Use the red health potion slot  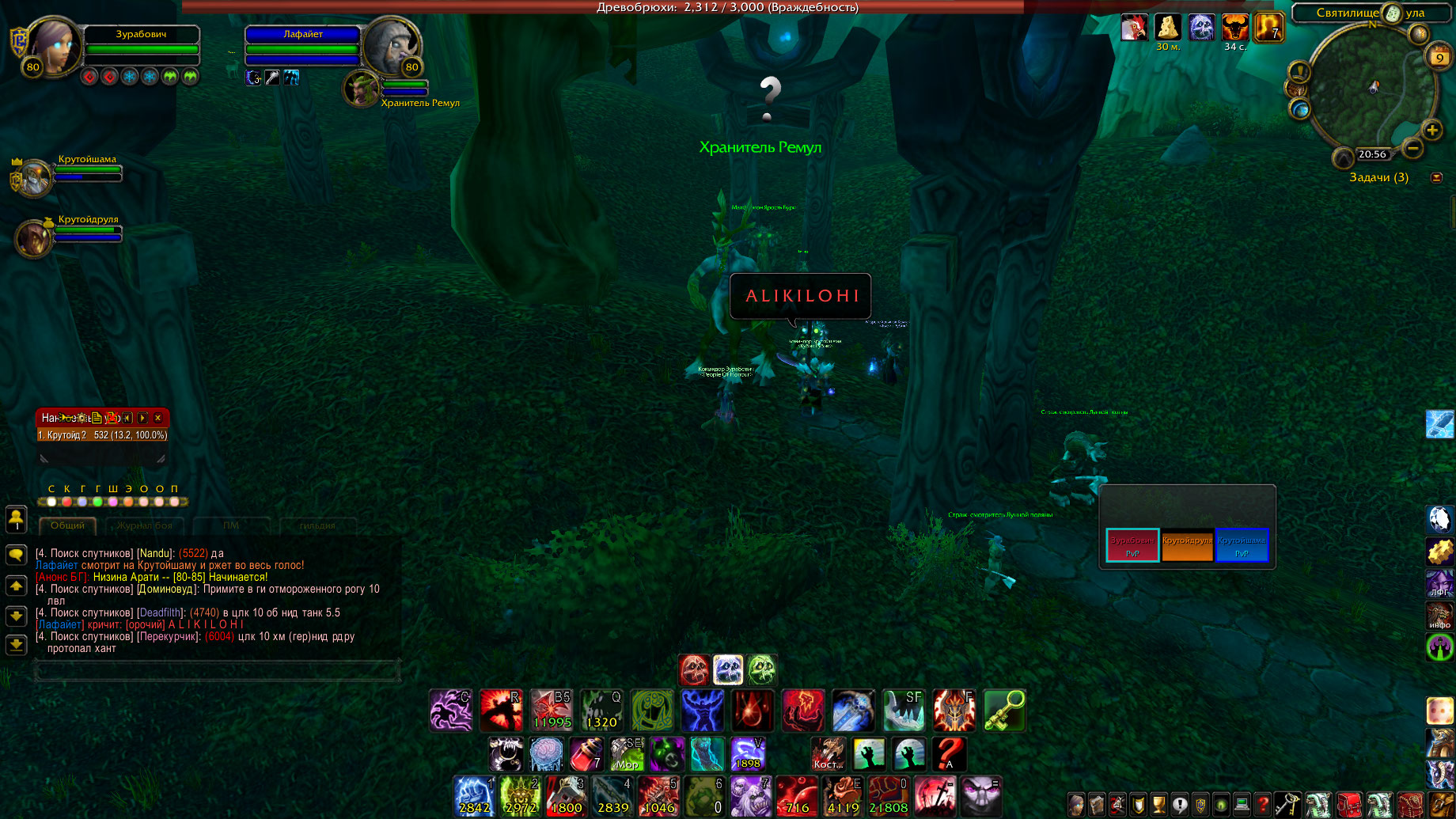tap(587, 754)
